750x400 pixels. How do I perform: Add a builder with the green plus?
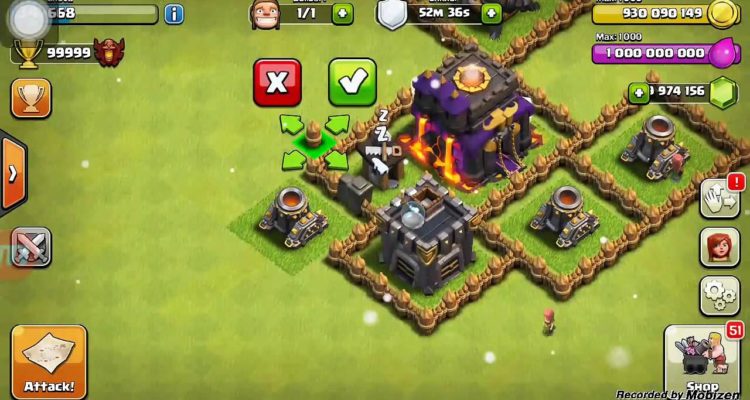pyautogui.click(x=342, y=14)
